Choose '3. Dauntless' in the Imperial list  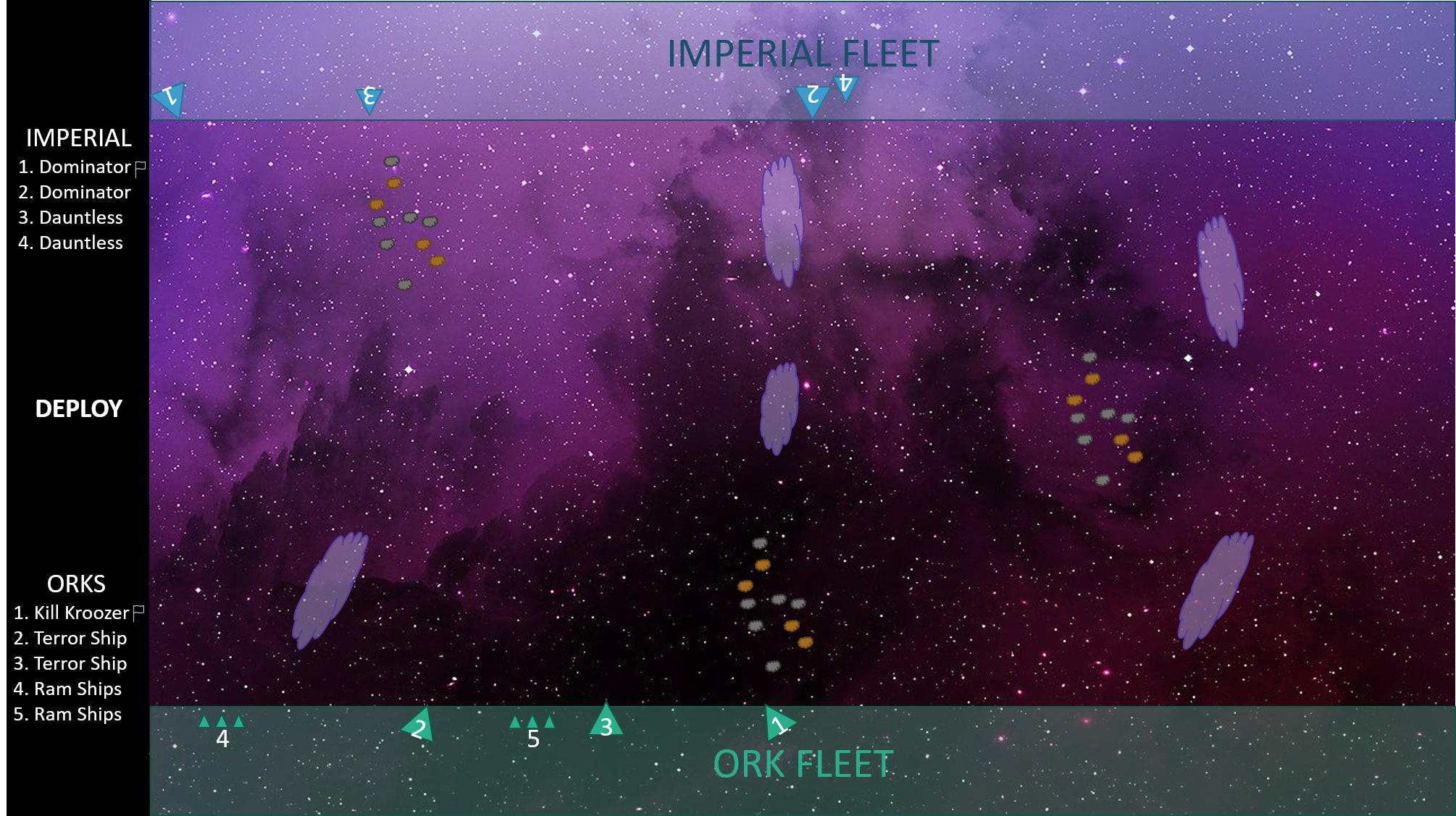point(70,218)
